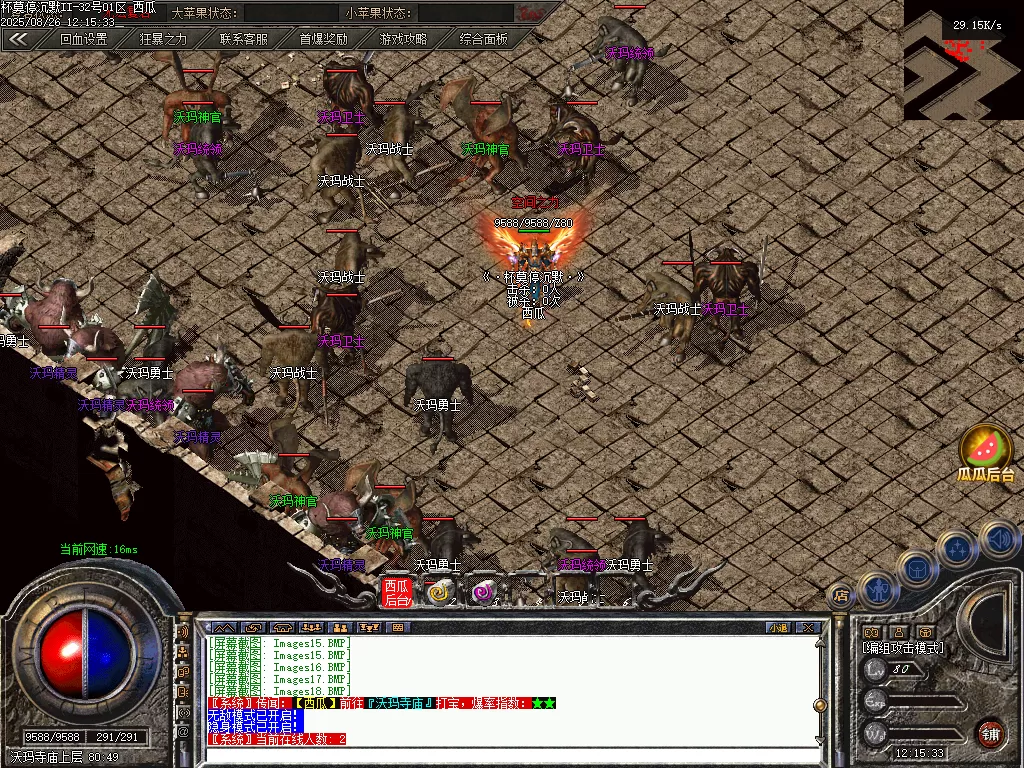This screenshot has width=1024, height=768.
Task: Change the 编组攻击模式 attack mode label
Action: pos(902,648)
